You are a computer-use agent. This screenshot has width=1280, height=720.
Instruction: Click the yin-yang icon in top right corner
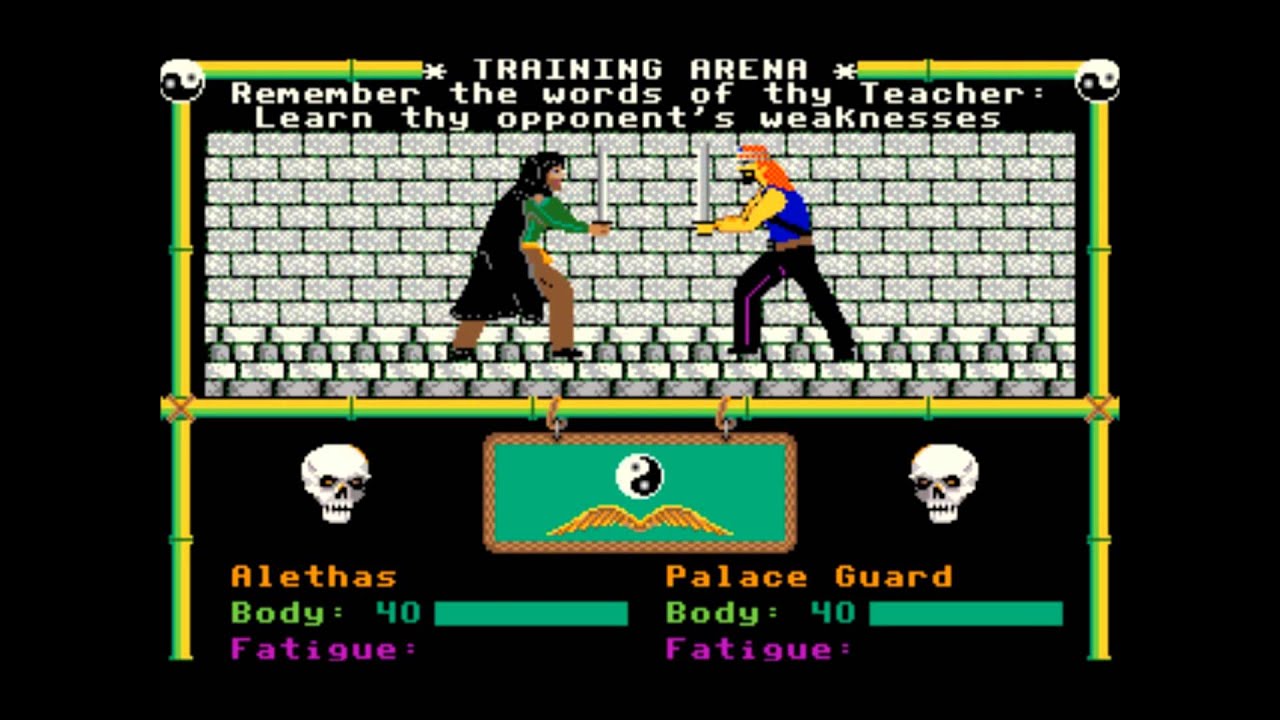point(1098,76)
